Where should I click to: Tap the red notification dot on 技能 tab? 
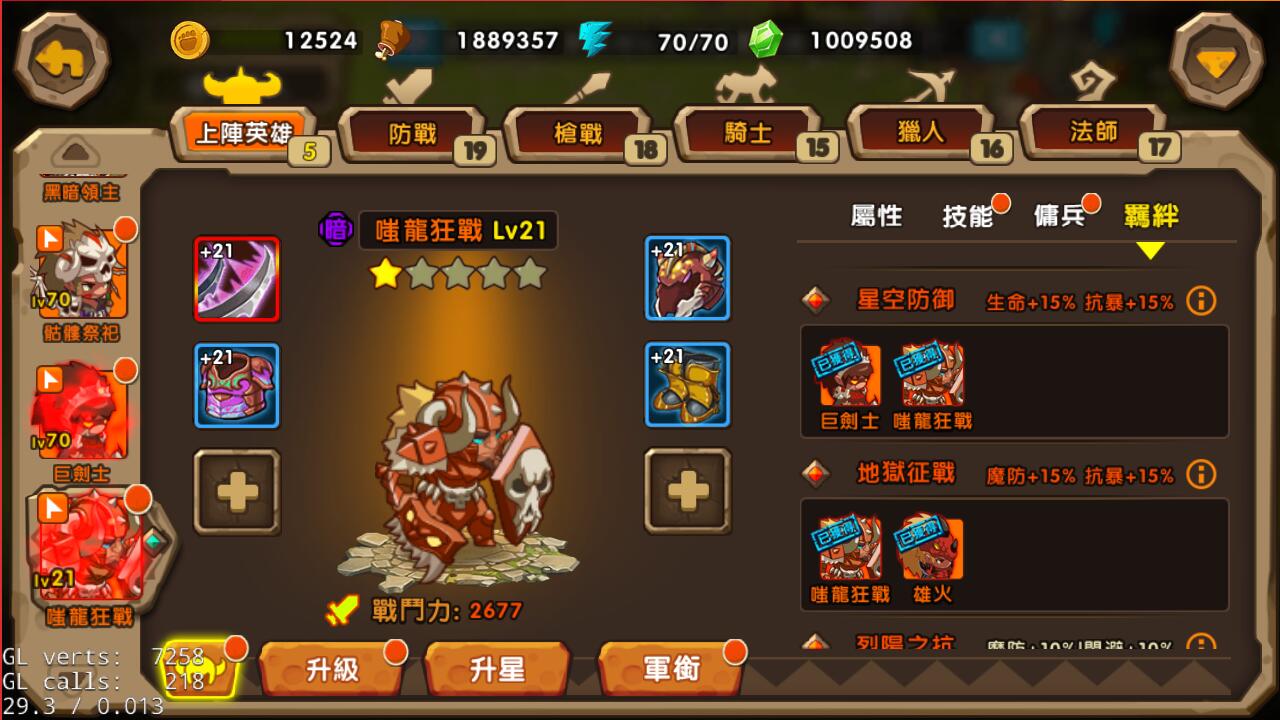click(999, 204)
